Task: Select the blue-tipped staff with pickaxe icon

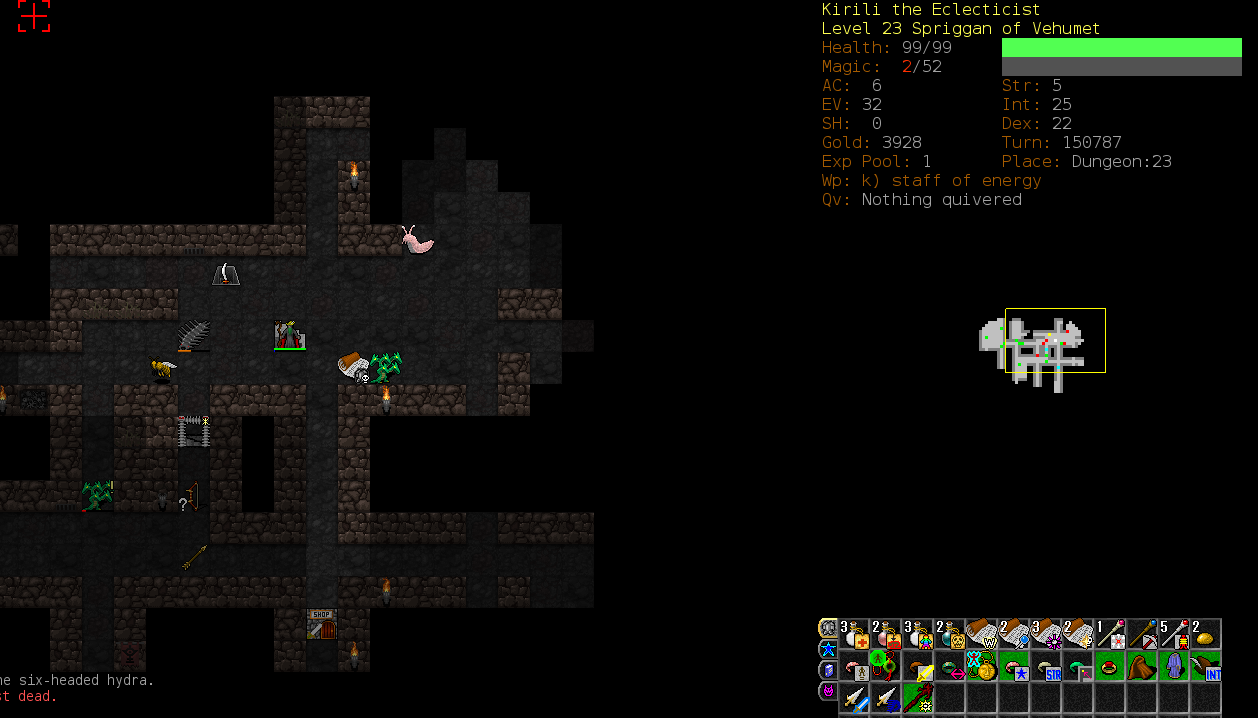Action: point(1142,634)
